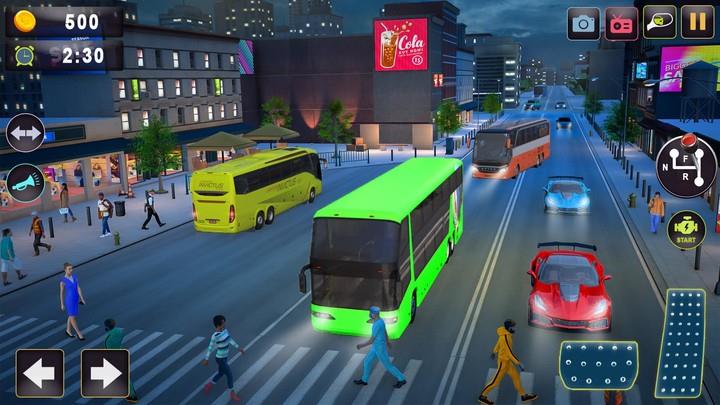Turn on the radio icon
720x405 pixels.
pos(622,23)
